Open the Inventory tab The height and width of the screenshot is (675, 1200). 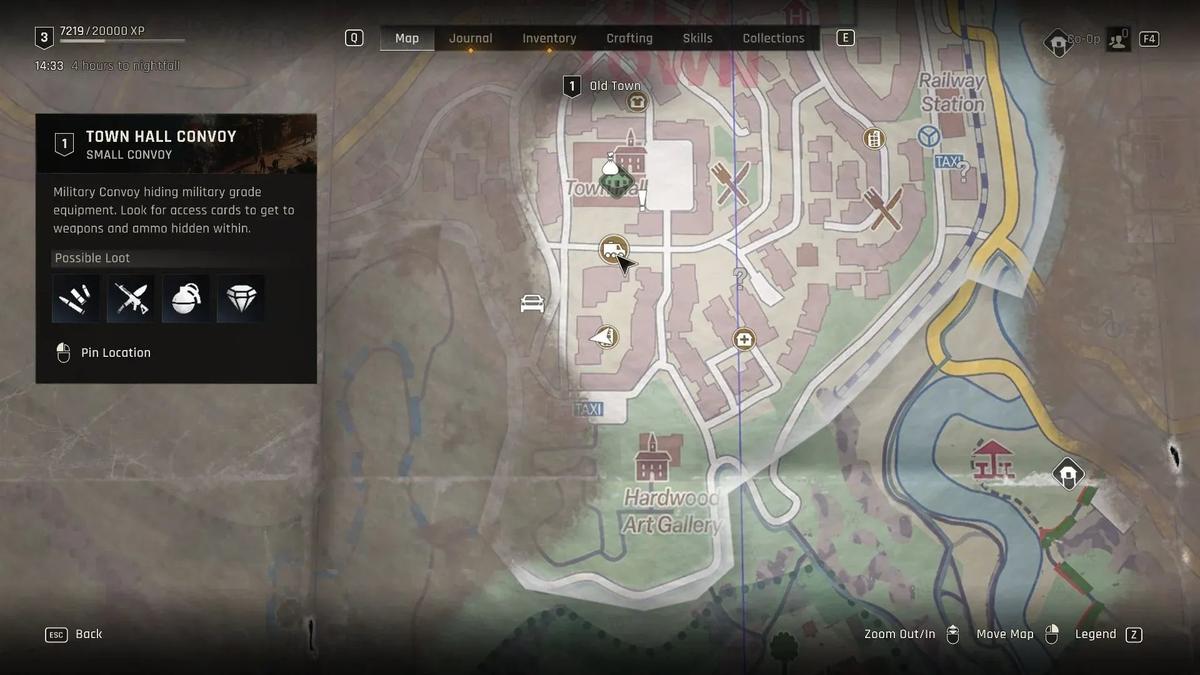[x=549, y=38]
